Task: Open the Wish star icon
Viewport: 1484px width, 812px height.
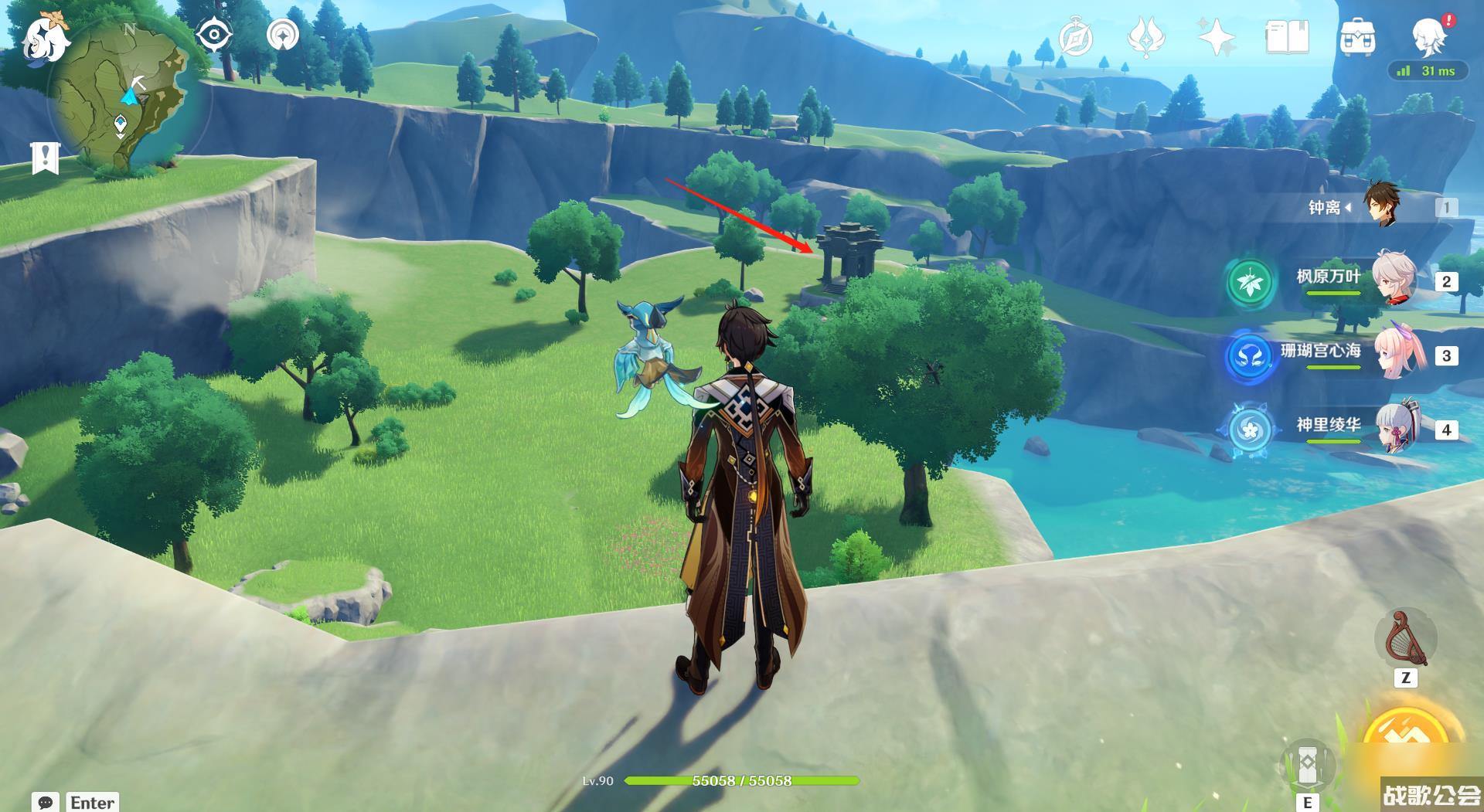Action: coord(1216,37)
